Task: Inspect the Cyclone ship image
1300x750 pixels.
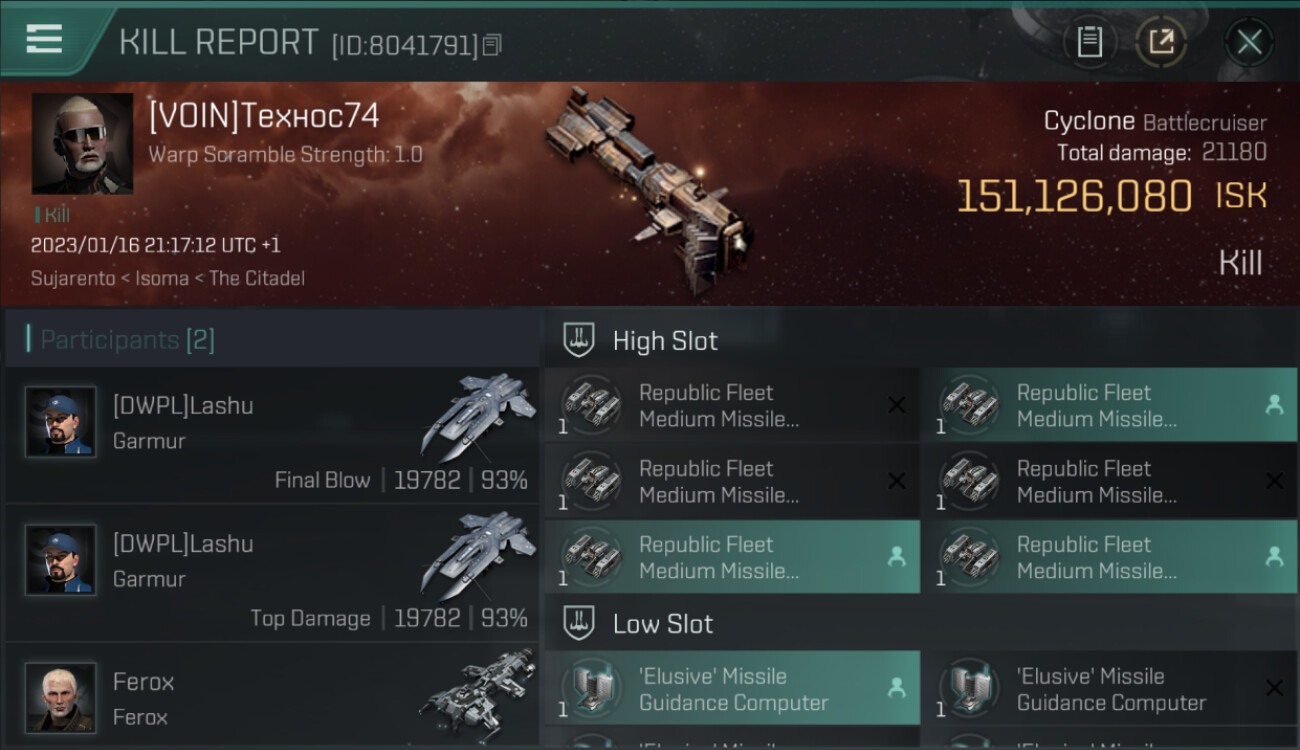Action: 649,190
